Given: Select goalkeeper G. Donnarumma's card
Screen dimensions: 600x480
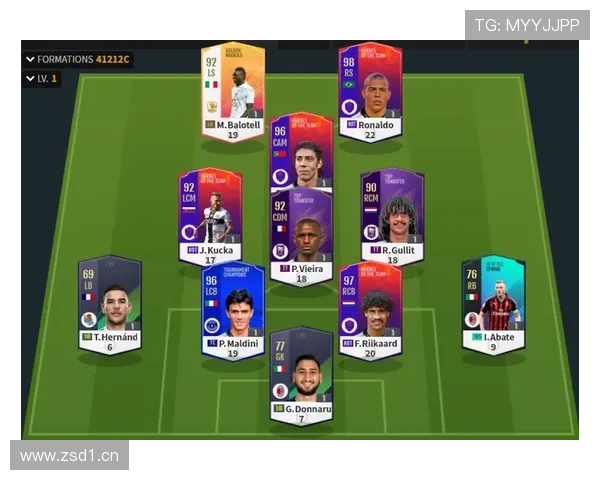Looking at the screenshot, I should pos(301,373).
